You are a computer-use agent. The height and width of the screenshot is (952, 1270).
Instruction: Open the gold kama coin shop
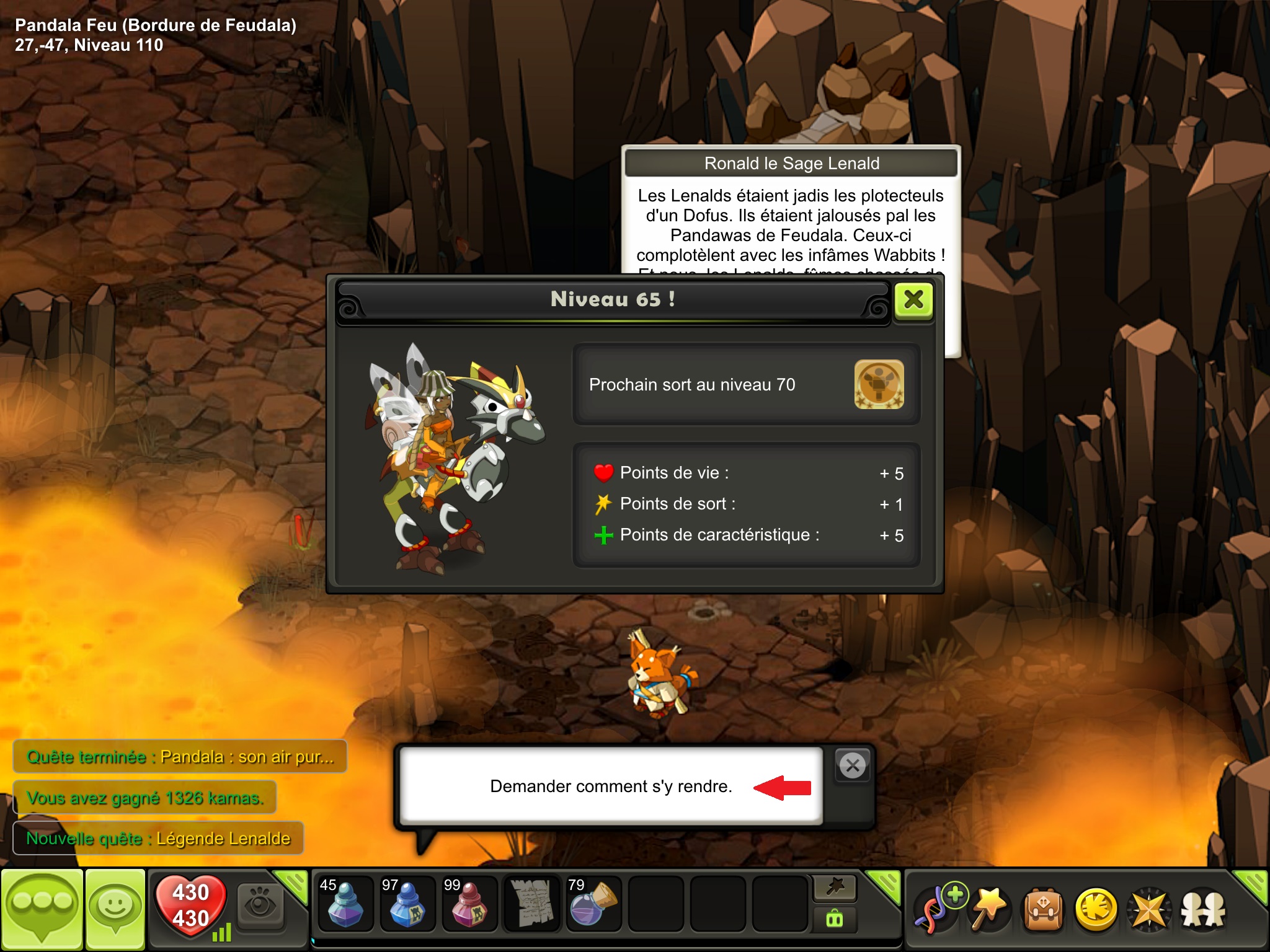point(1096,909)
